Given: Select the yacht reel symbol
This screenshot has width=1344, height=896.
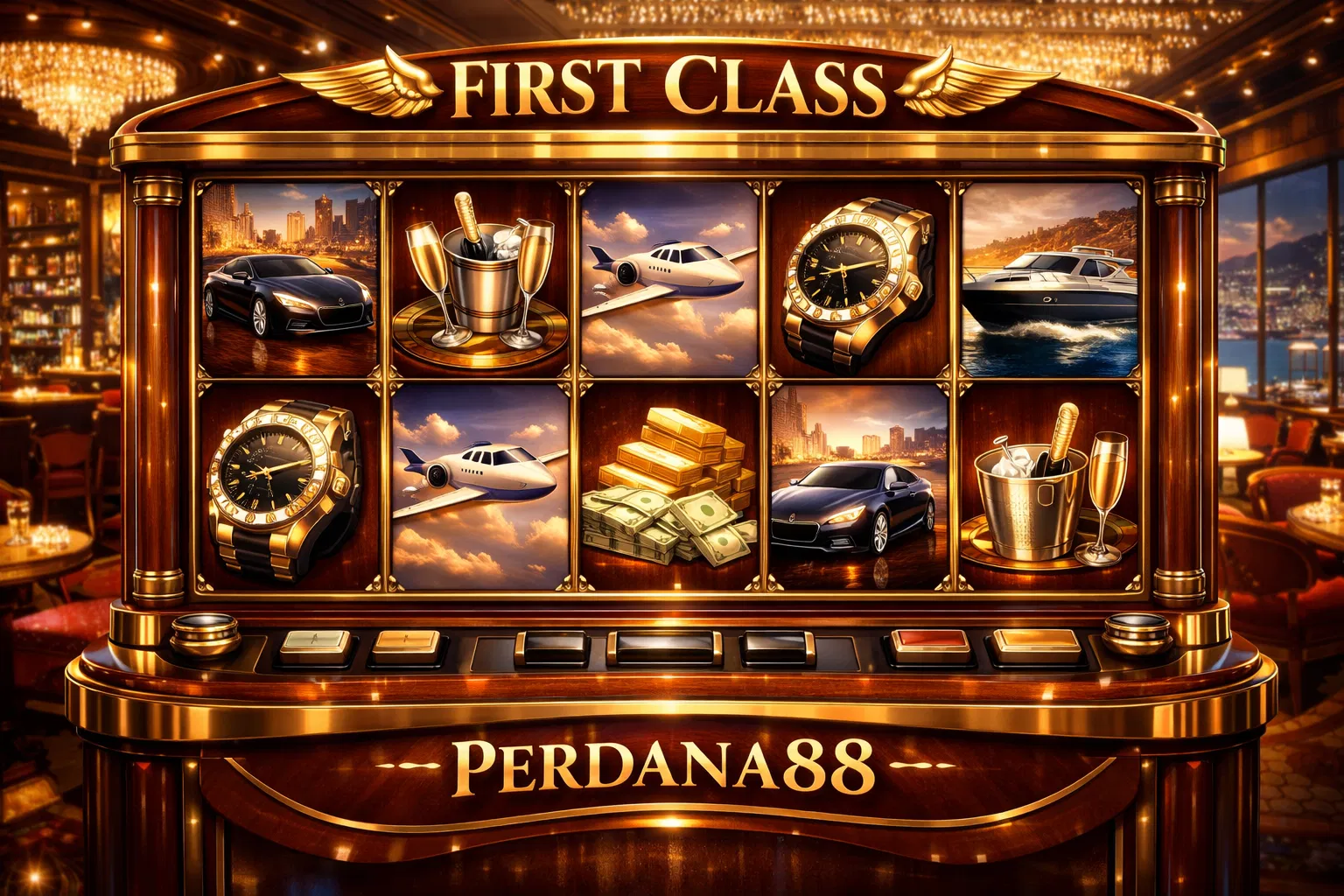Looking at the screenshot, I should pyautogui.click(x=1050, y=280).
